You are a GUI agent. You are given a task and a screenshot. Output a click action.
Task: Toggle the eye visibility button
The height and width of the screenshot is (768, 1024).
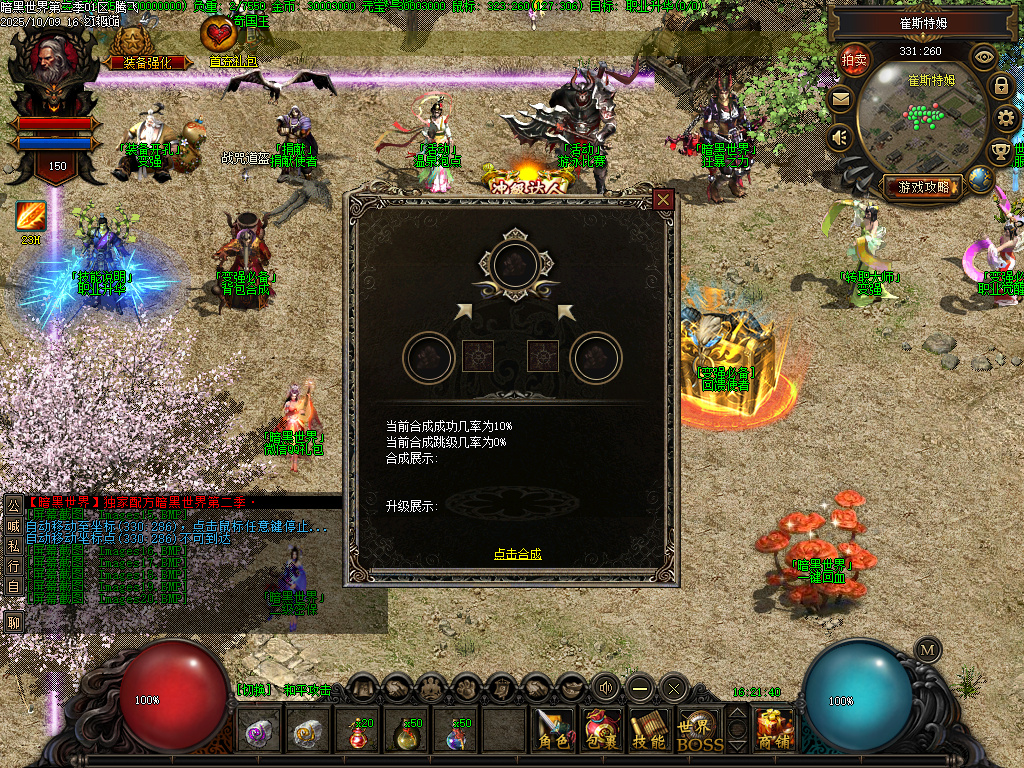pyautogui.click(x=985, y=57)
